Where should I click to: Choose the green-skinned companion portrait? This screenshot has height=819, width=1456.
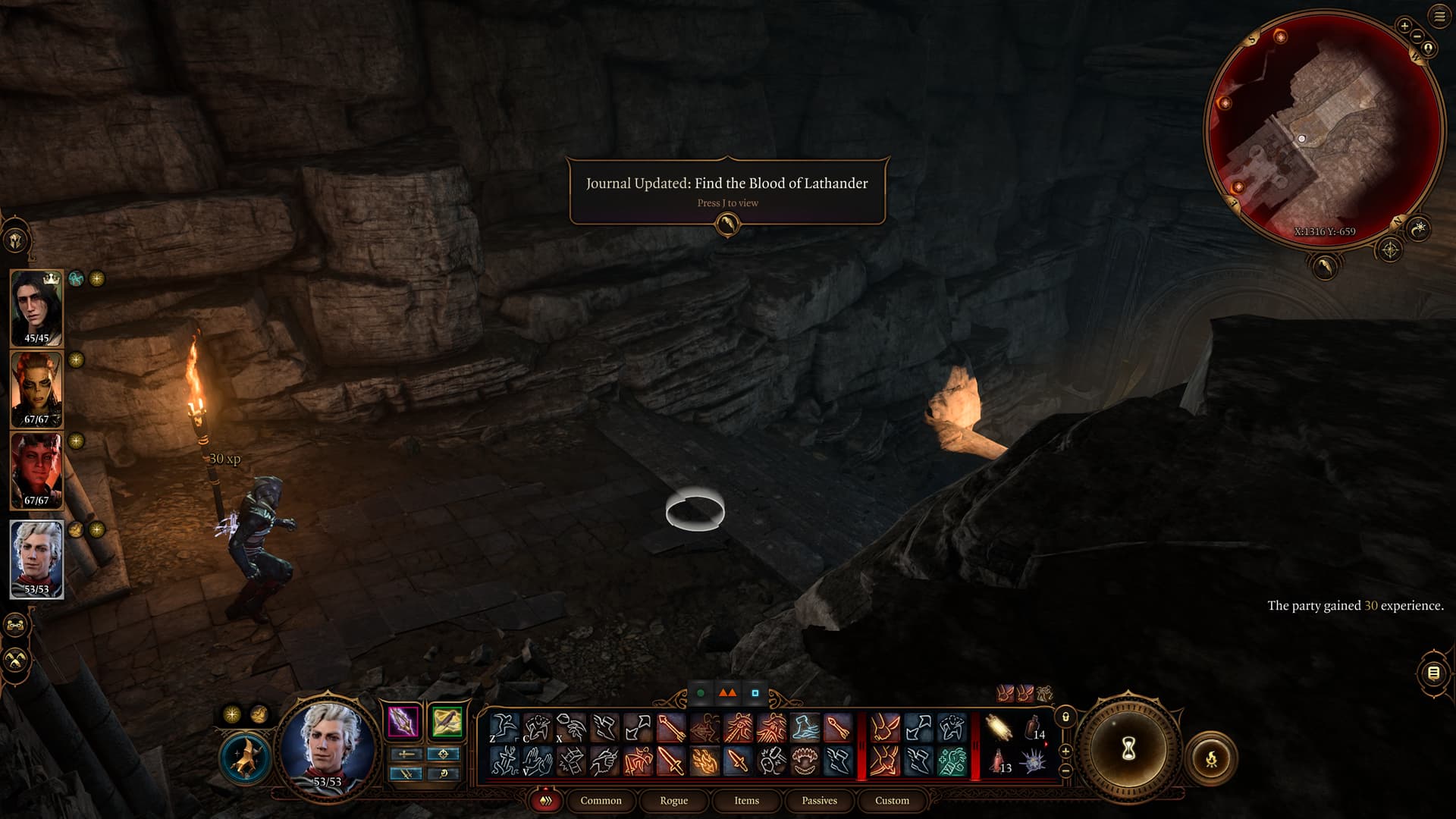point(36,388)
